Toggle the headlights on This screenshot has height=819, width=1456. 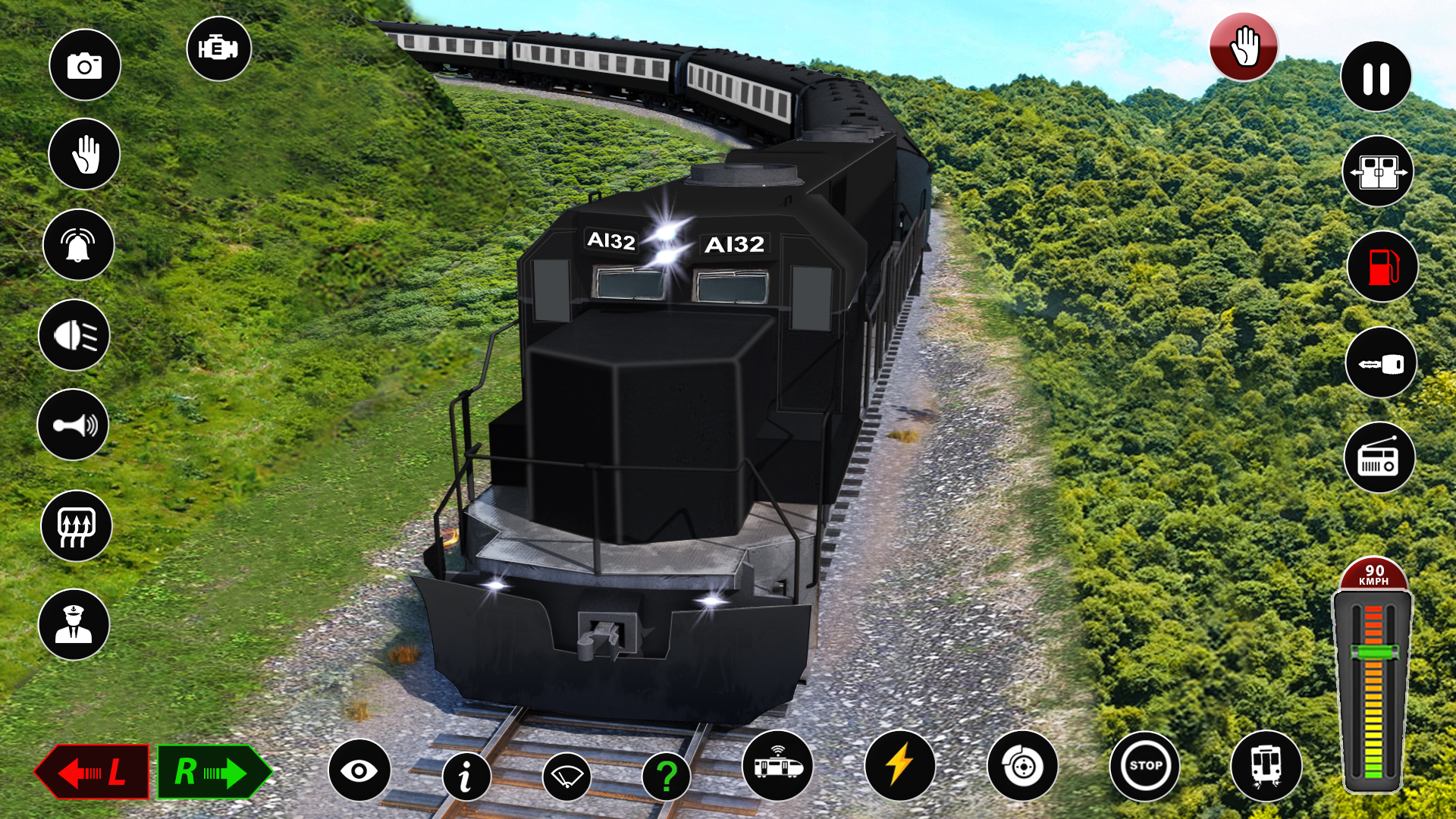(75, 334)
